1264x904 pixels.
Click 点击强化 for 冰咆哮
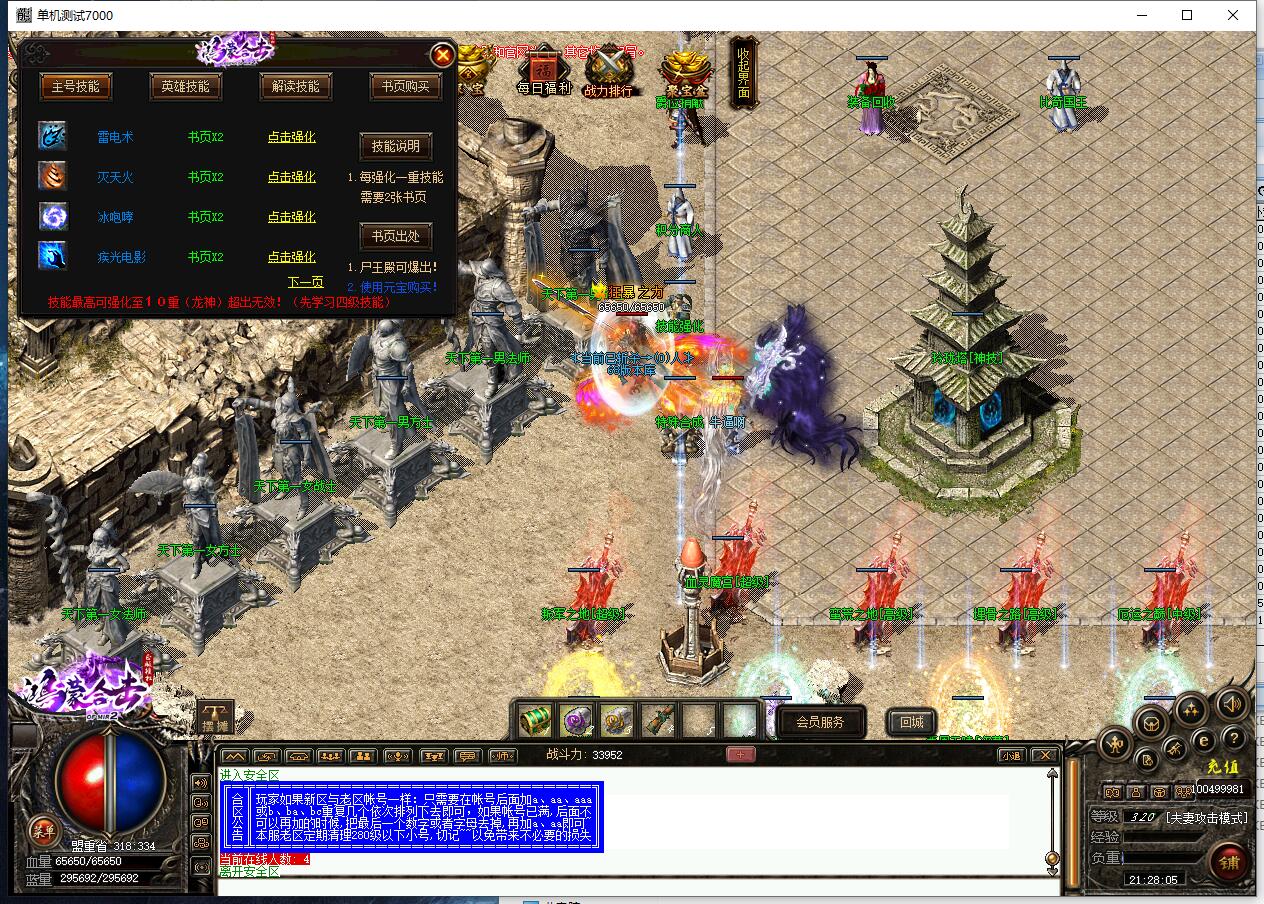click(x=291, y=217)
